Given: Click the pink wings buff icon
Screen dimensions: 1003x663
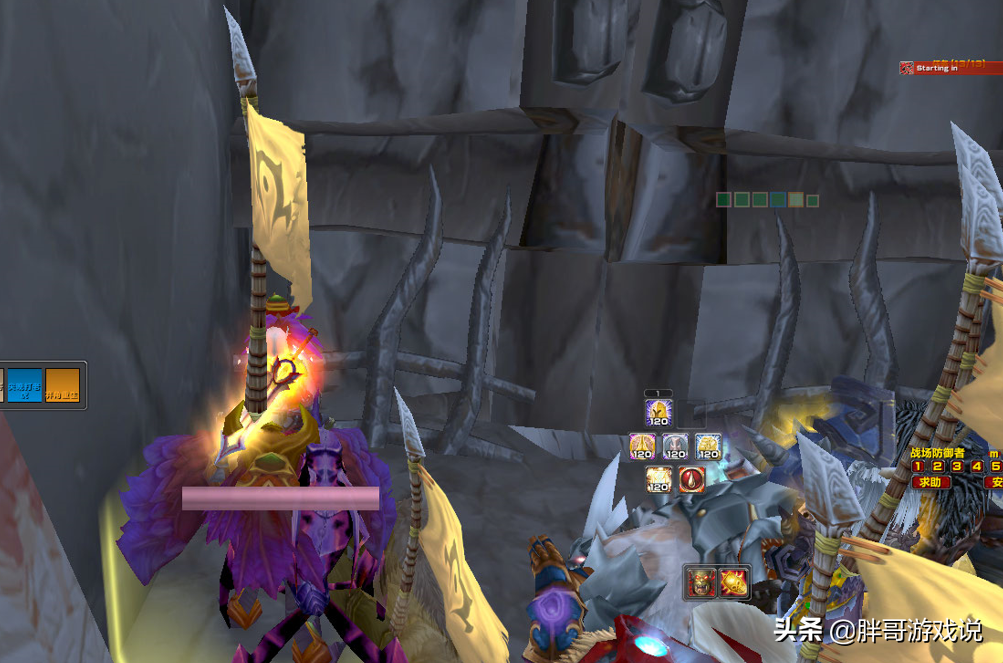Looking at the screenshot, I should pyautogui.click(x=641, y=447).
